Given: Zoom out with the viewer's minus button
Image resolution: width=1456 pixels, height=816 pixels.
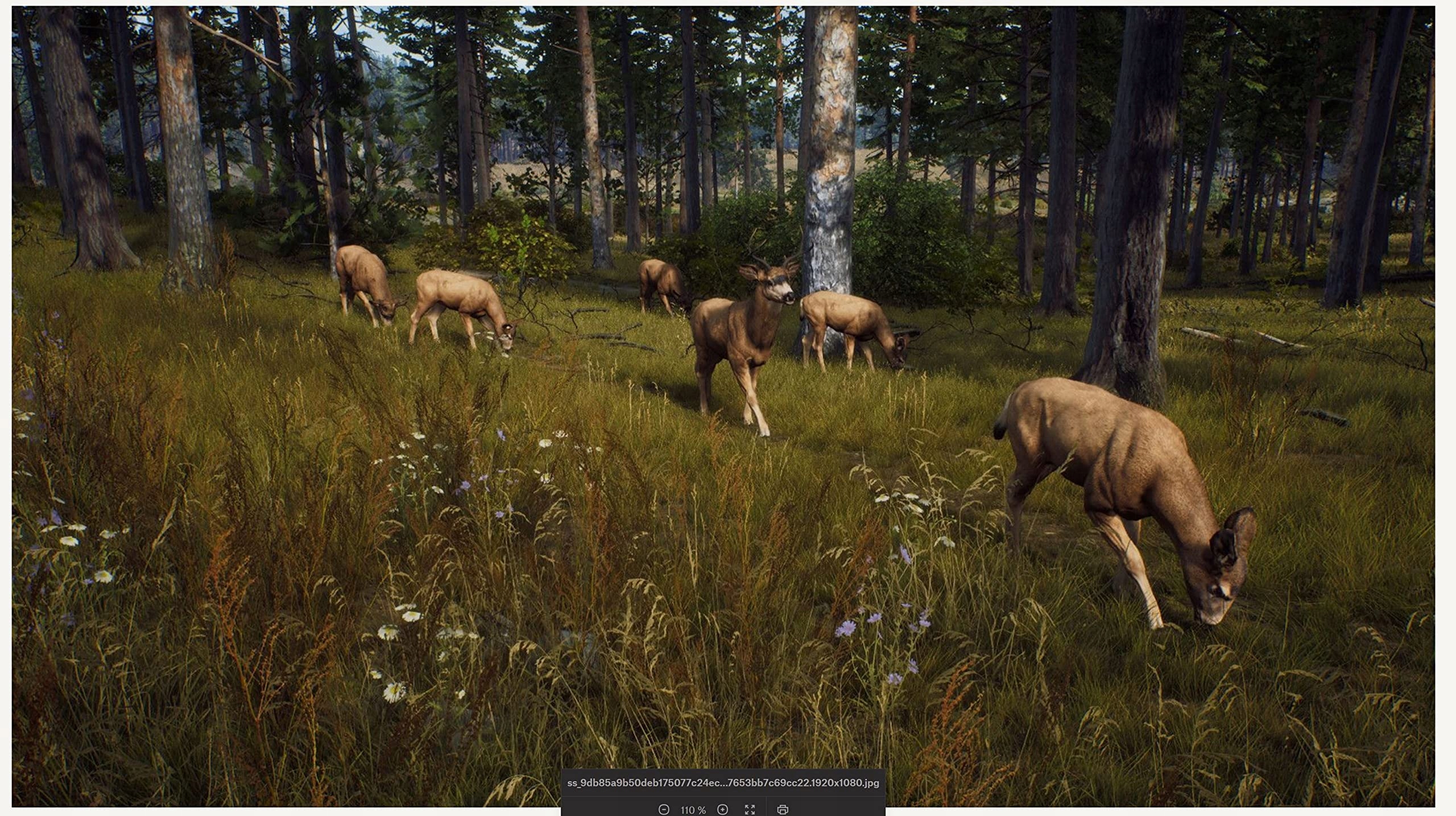Looking at the screenshot, I should click(x=663, y=809).
